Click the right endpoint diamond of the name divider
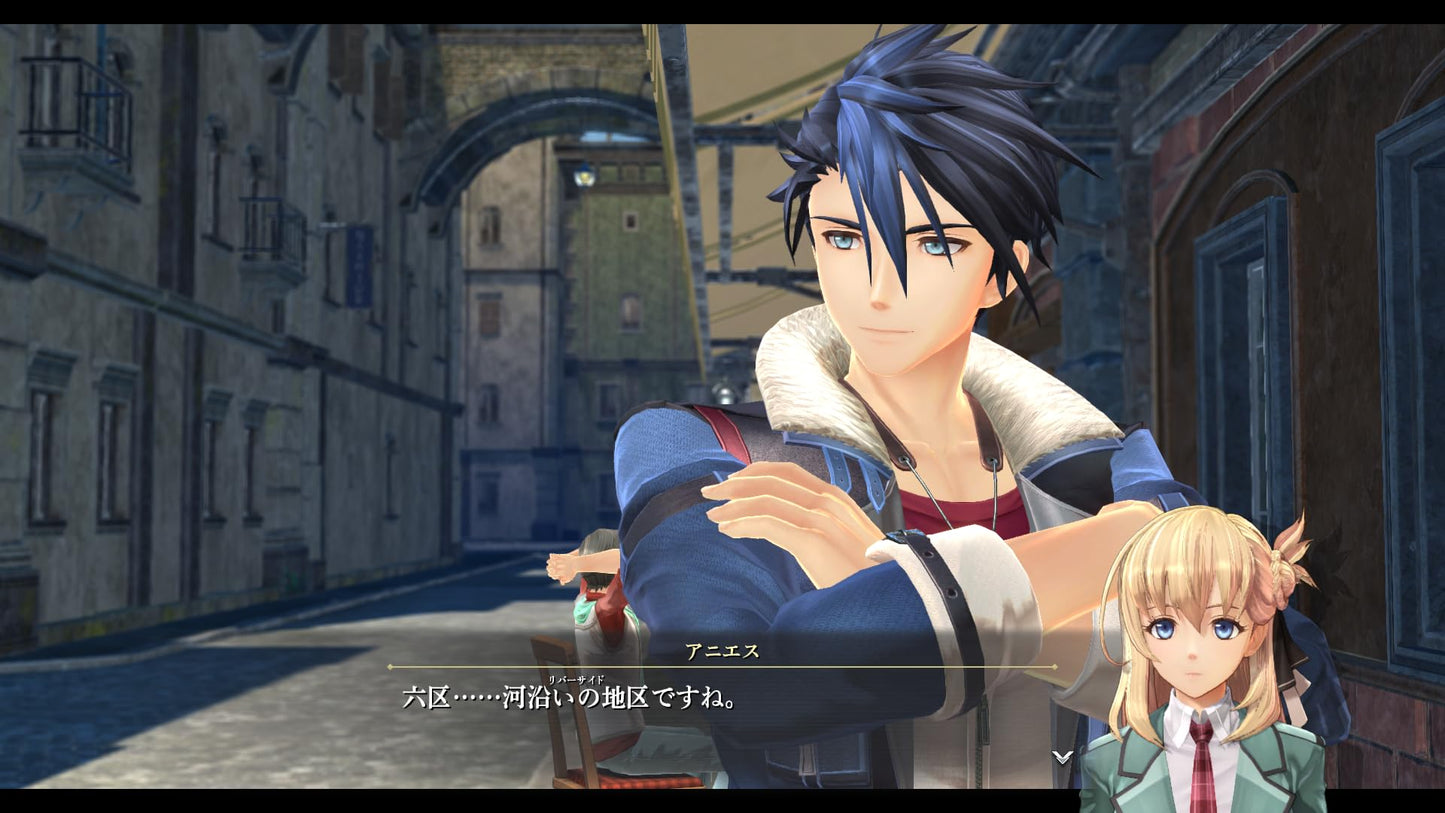 pos(1057,668)
